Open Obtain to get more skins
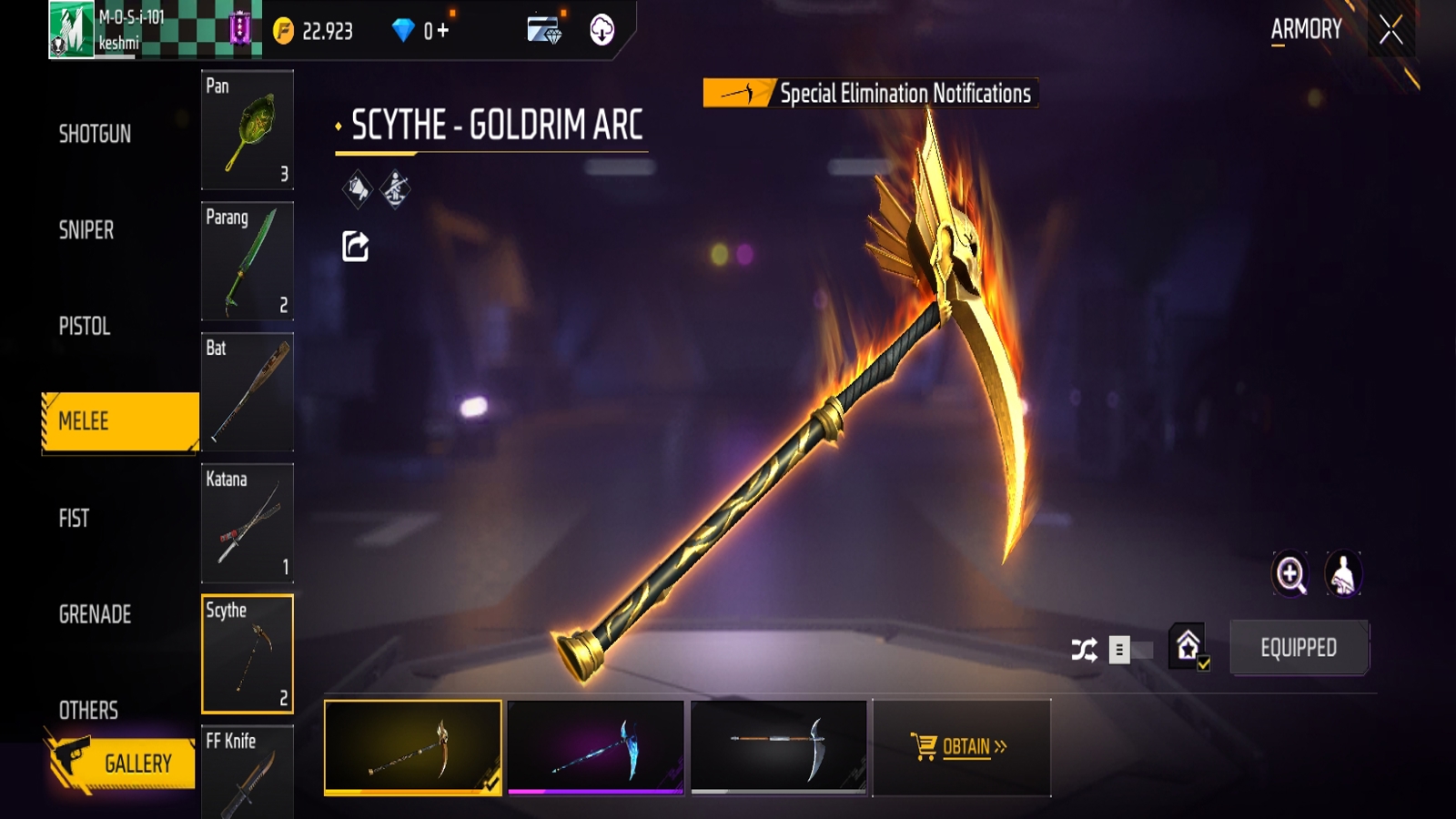Screen dimensions: 1456x819 (961, 747)
